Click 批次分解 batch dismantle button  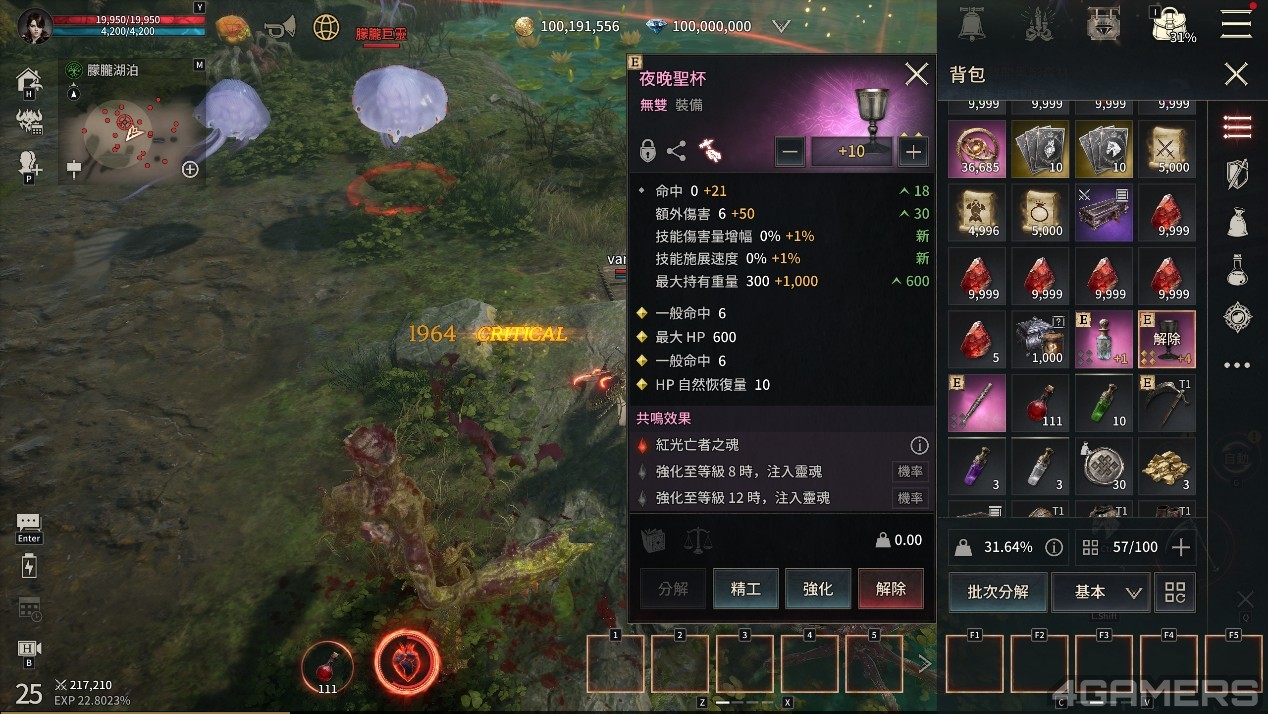pos(997,592)
